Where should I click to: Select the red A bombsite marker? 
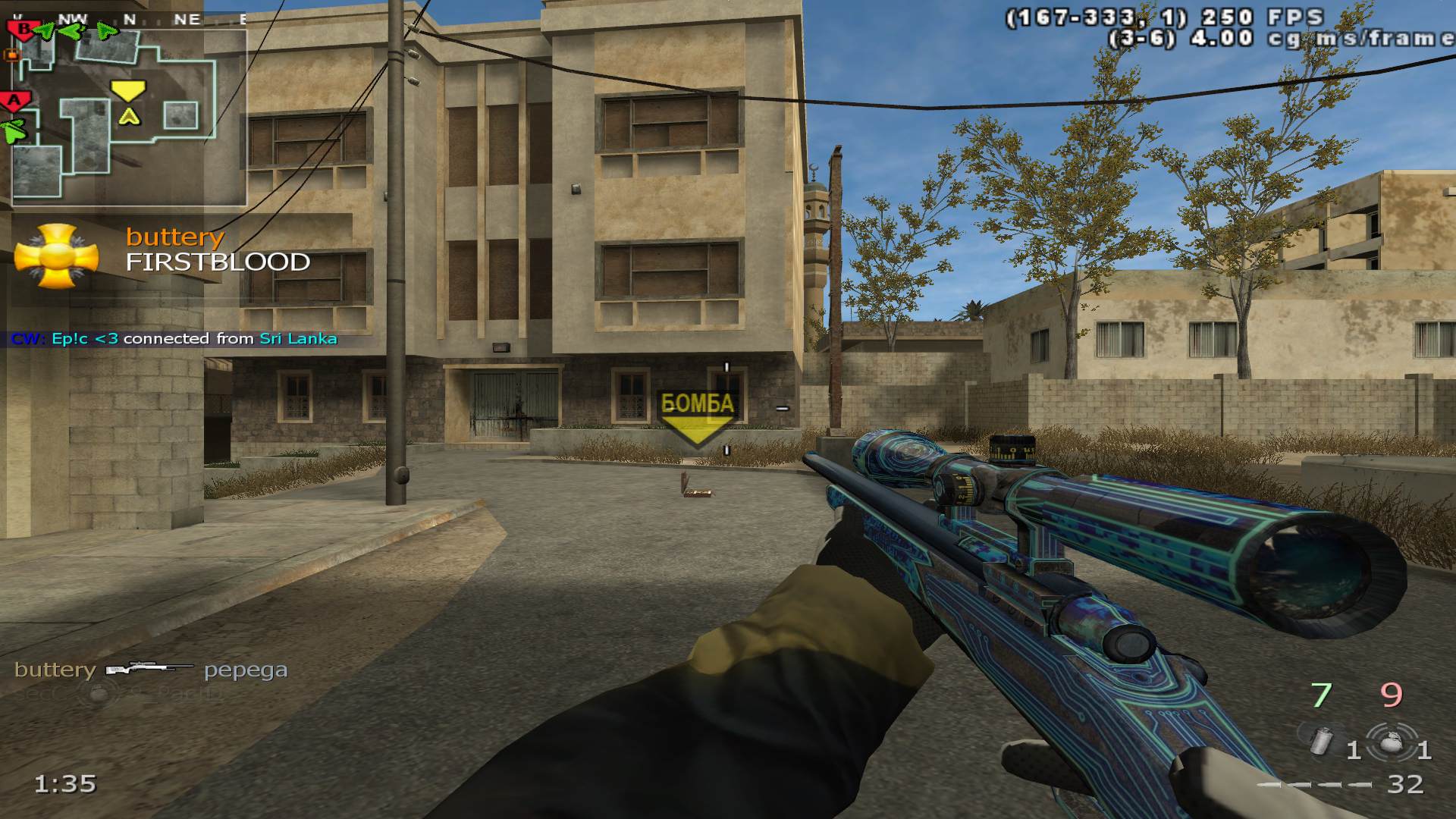[x=14, y=101]
